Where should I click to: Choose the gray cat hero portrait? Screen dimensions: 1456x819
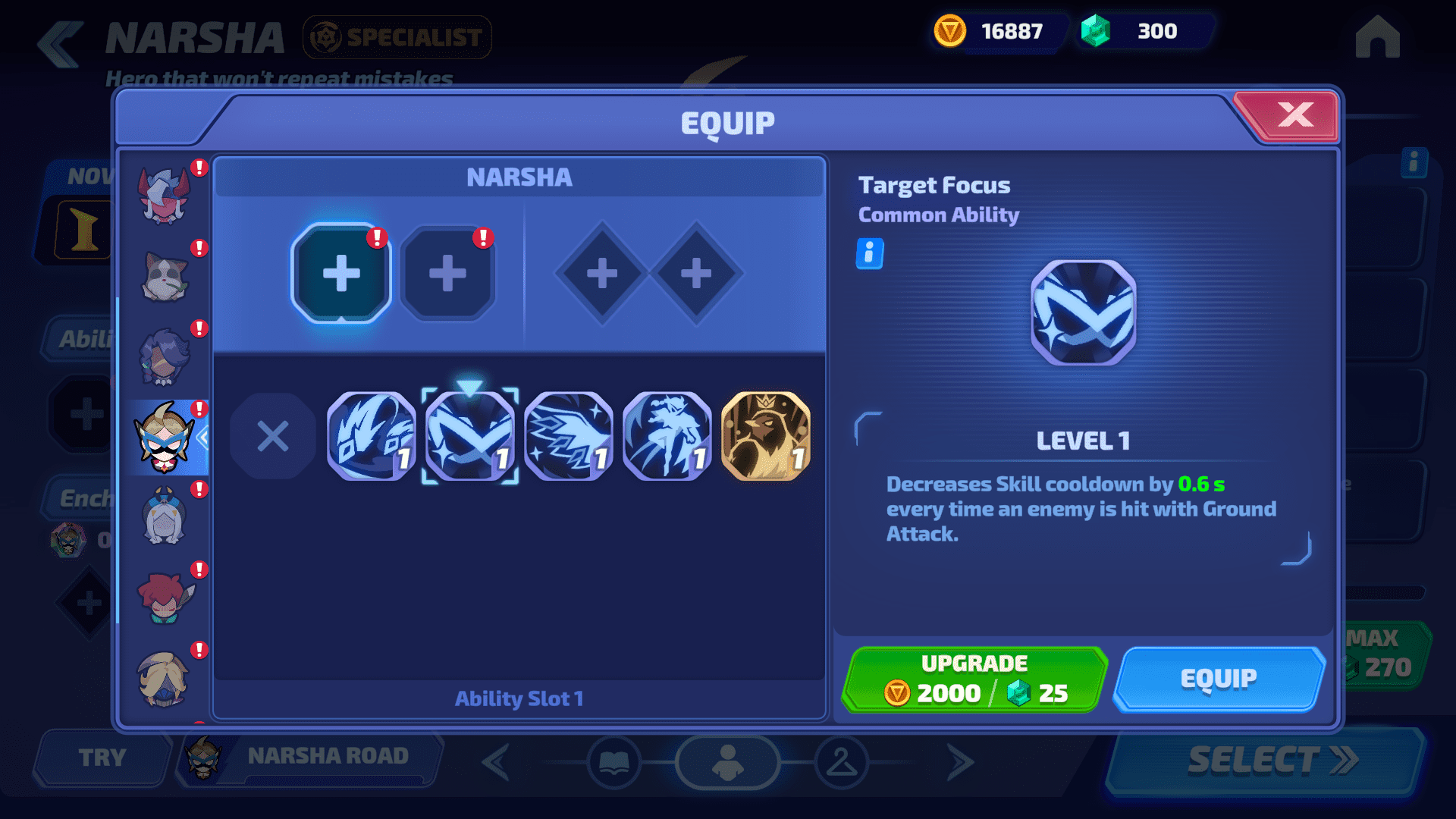[165, 277]
